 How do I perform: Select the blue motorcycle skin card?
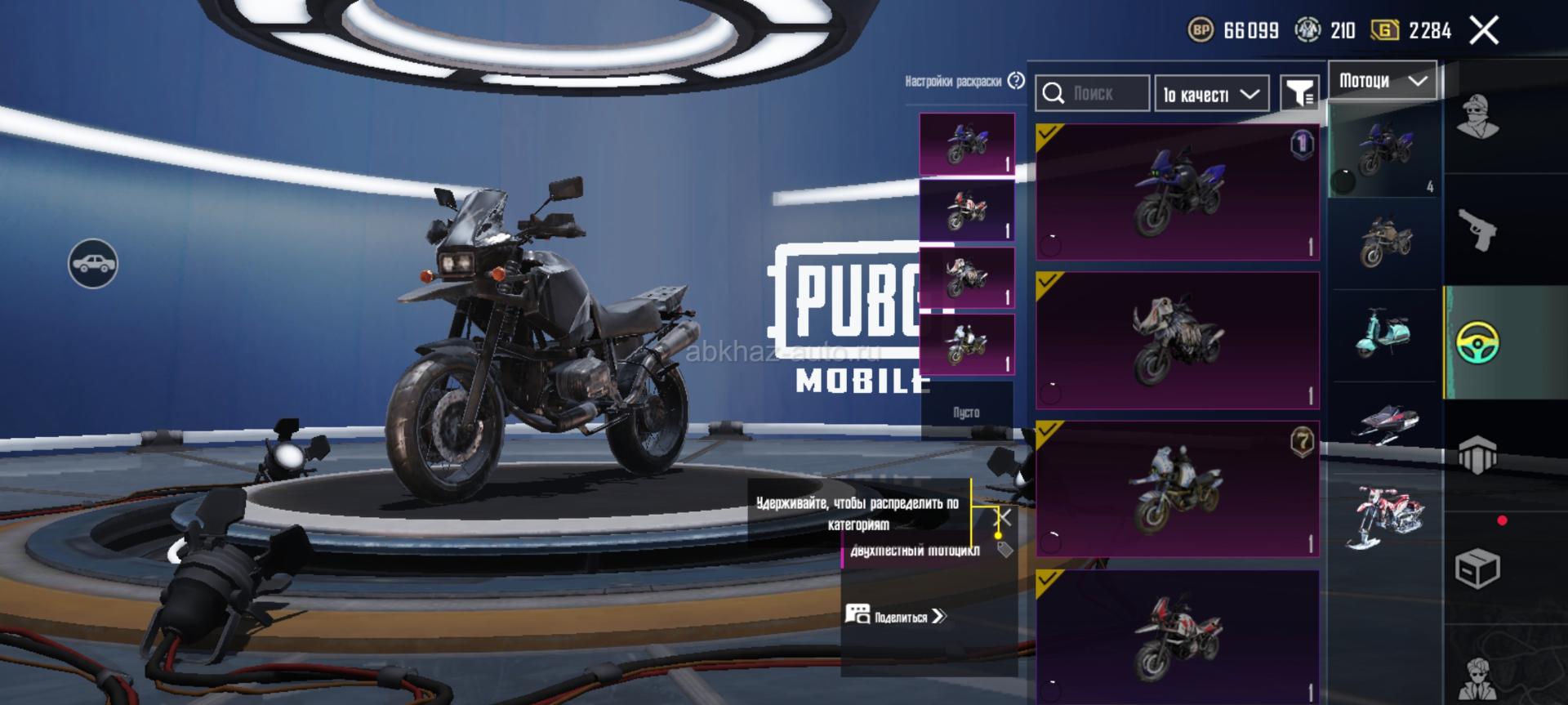click(x=1177, y=193)
